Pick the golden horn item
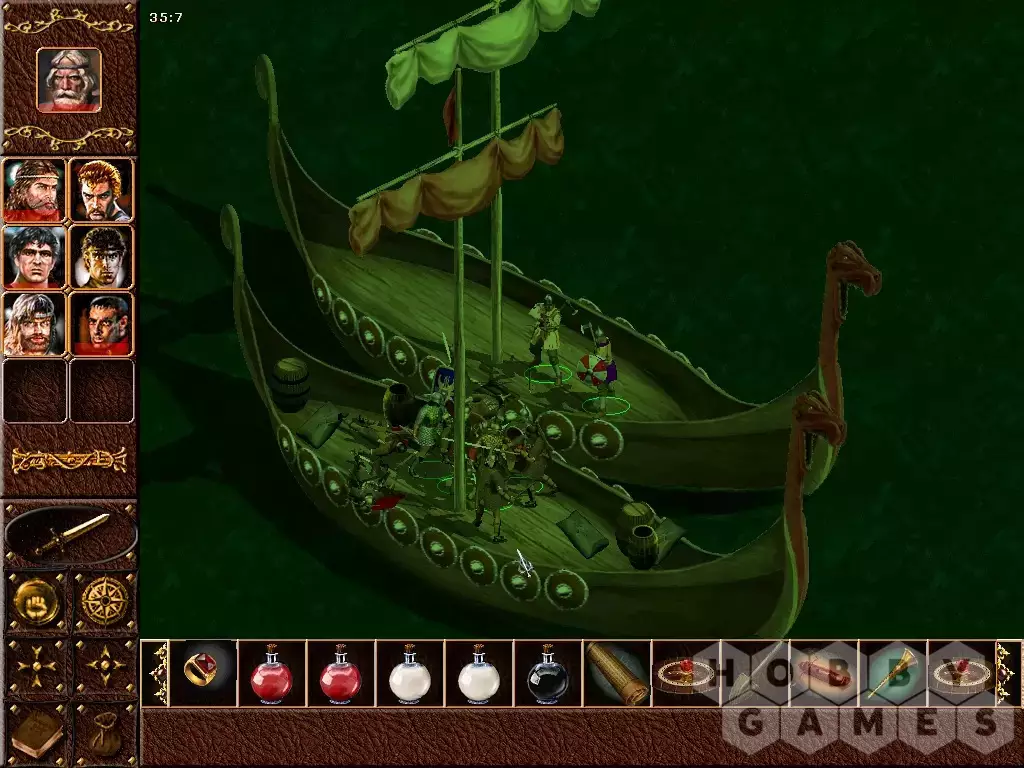Image resolution: width=1024 pixels, height=768 pixels. (x=892, y=673)
